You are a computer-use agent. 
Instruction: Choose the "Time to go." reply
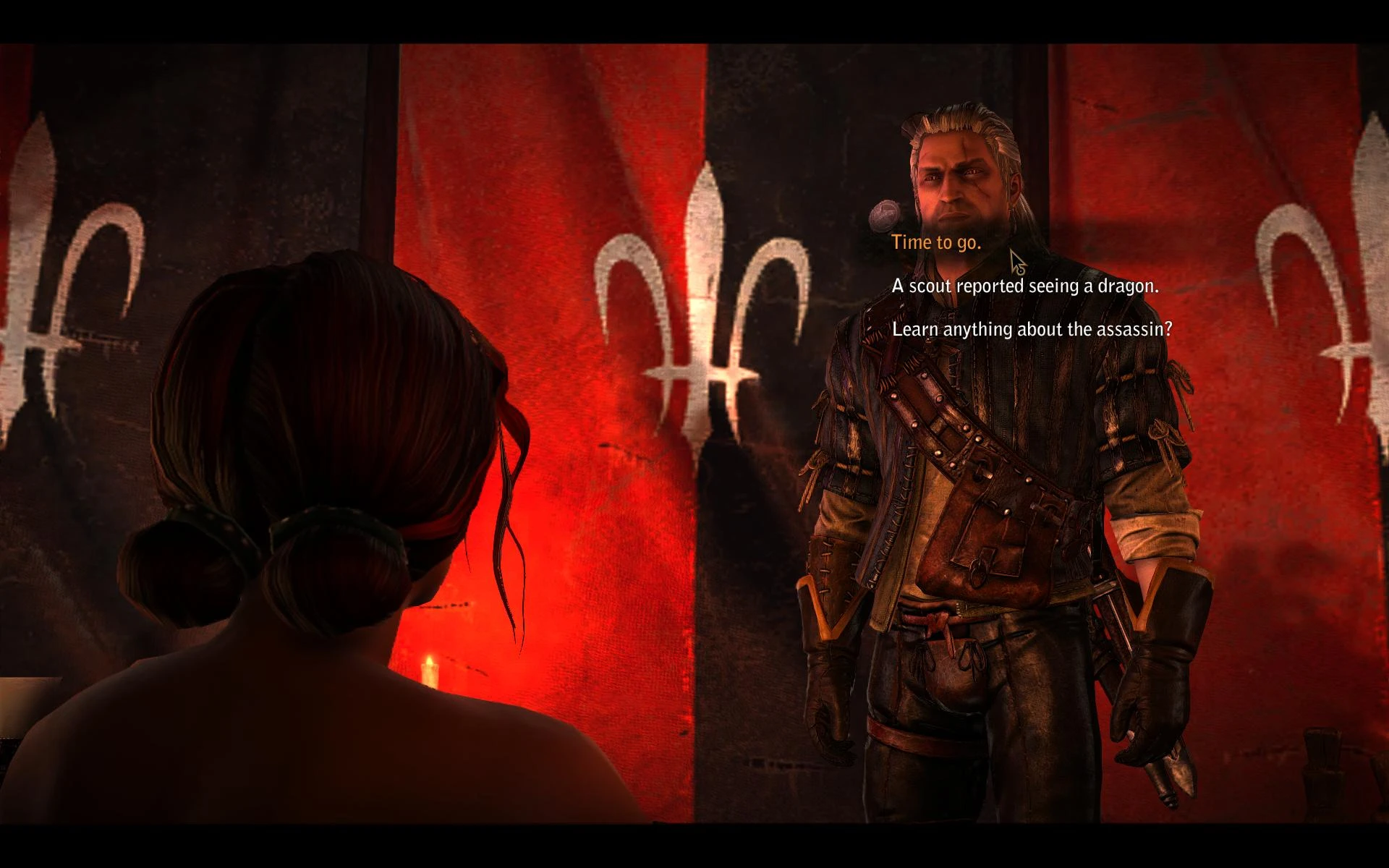pos(936,243)
